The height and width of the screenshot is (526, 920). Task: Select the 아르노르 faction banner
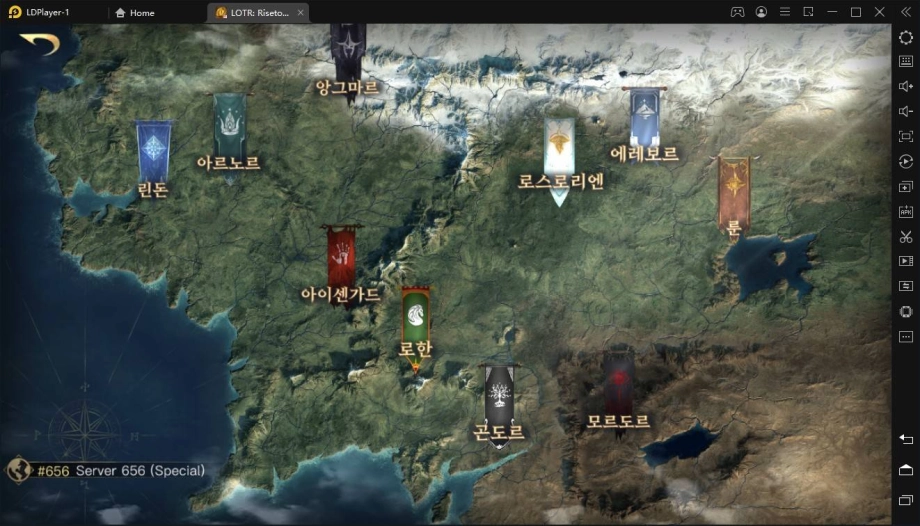[229, 127]
